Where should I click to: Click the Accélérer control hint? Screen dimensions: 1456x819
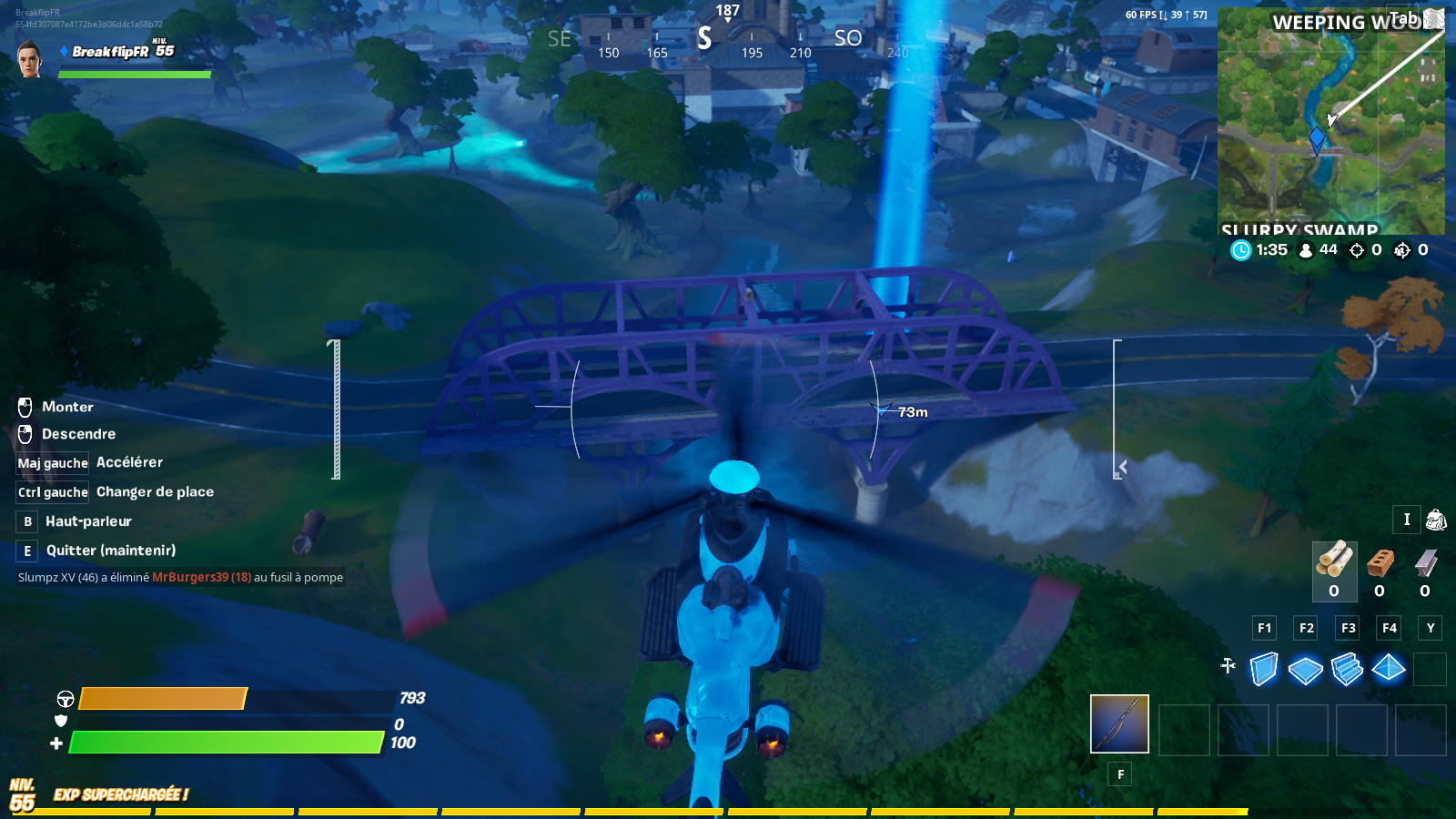pyautogui.click(x=127, y=462)
